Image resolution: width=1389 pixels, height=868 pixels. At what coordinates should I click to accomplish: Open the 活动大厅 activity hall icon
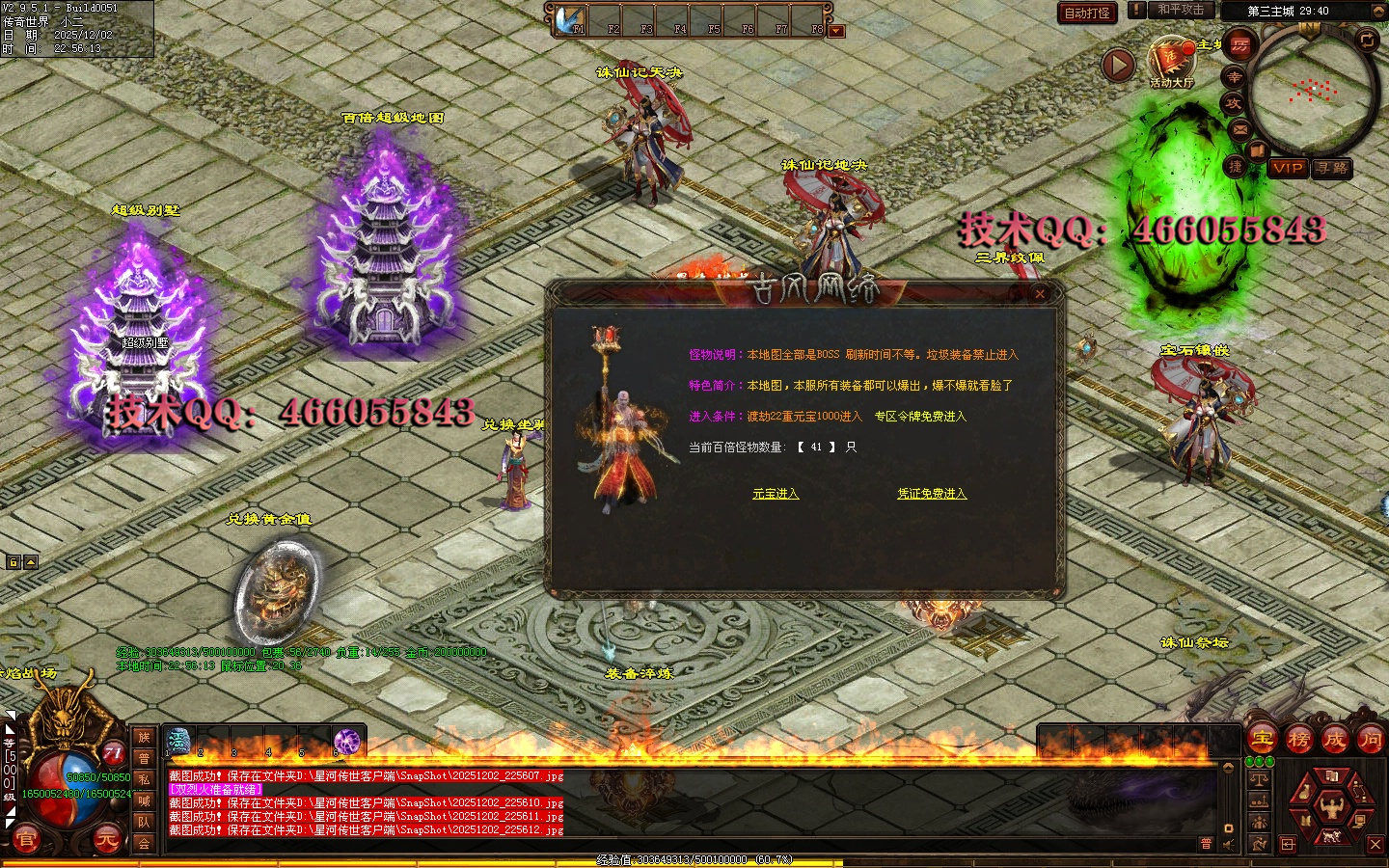point(1171,60)
